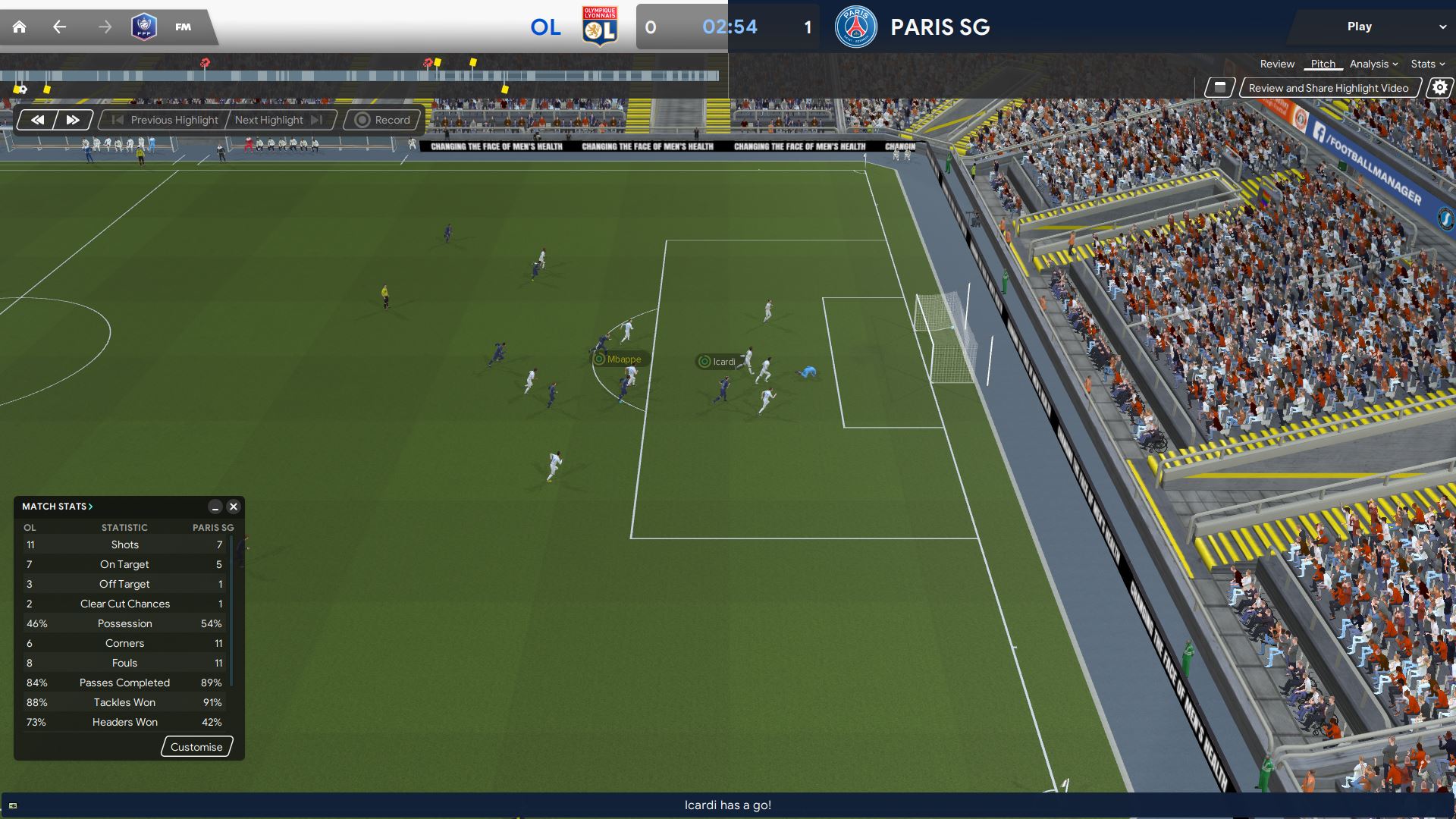Jump to the Previous Highlight
Viewport: 1456px width, 819px height.
pos(165,120)
